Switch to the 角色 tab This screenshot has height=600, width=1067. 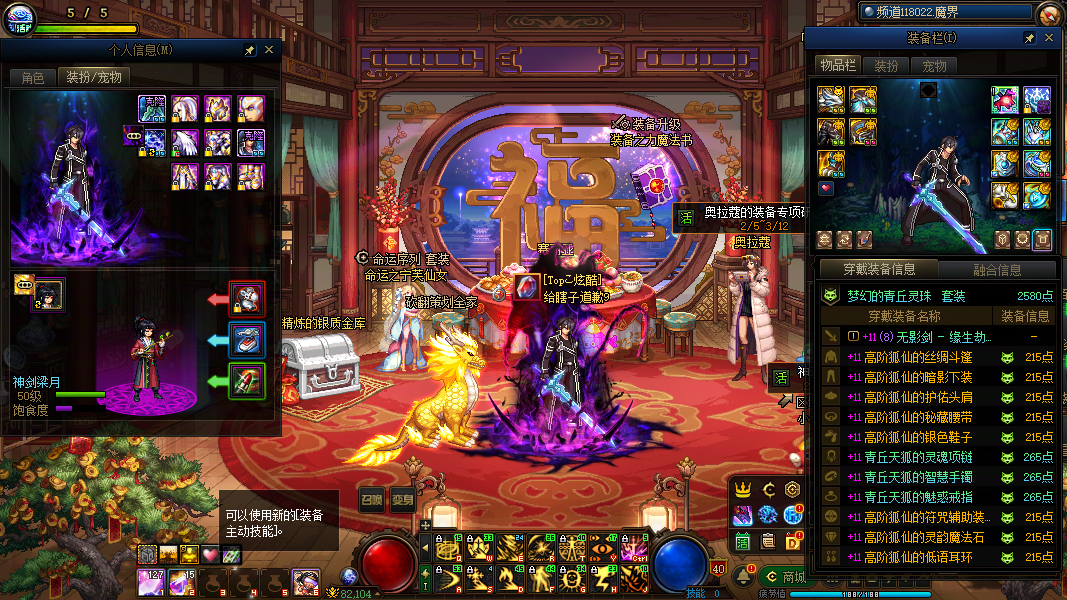coord(33,77)
